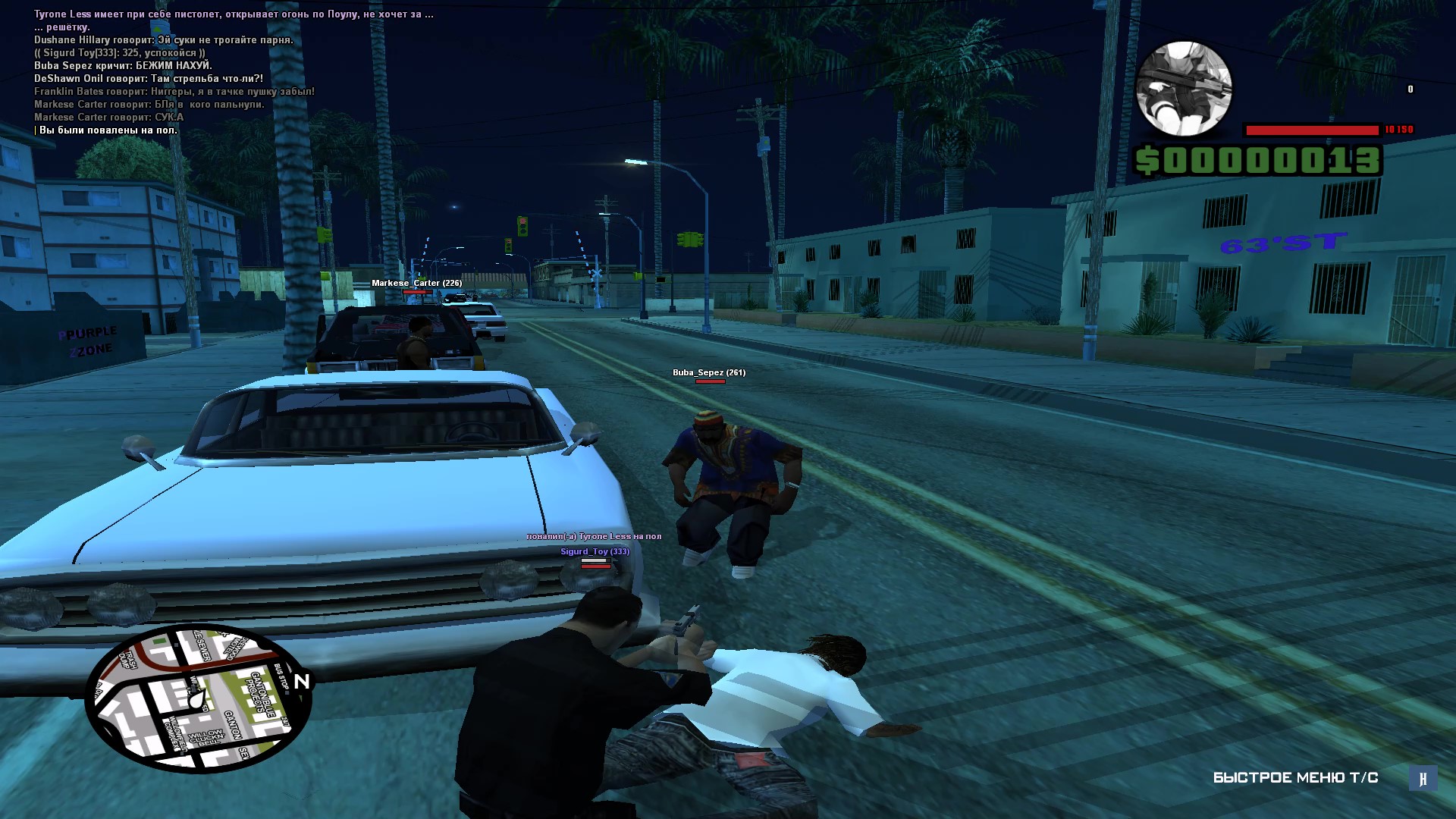
Task: Click the chat log messages
Action: (x=227, y=72)
